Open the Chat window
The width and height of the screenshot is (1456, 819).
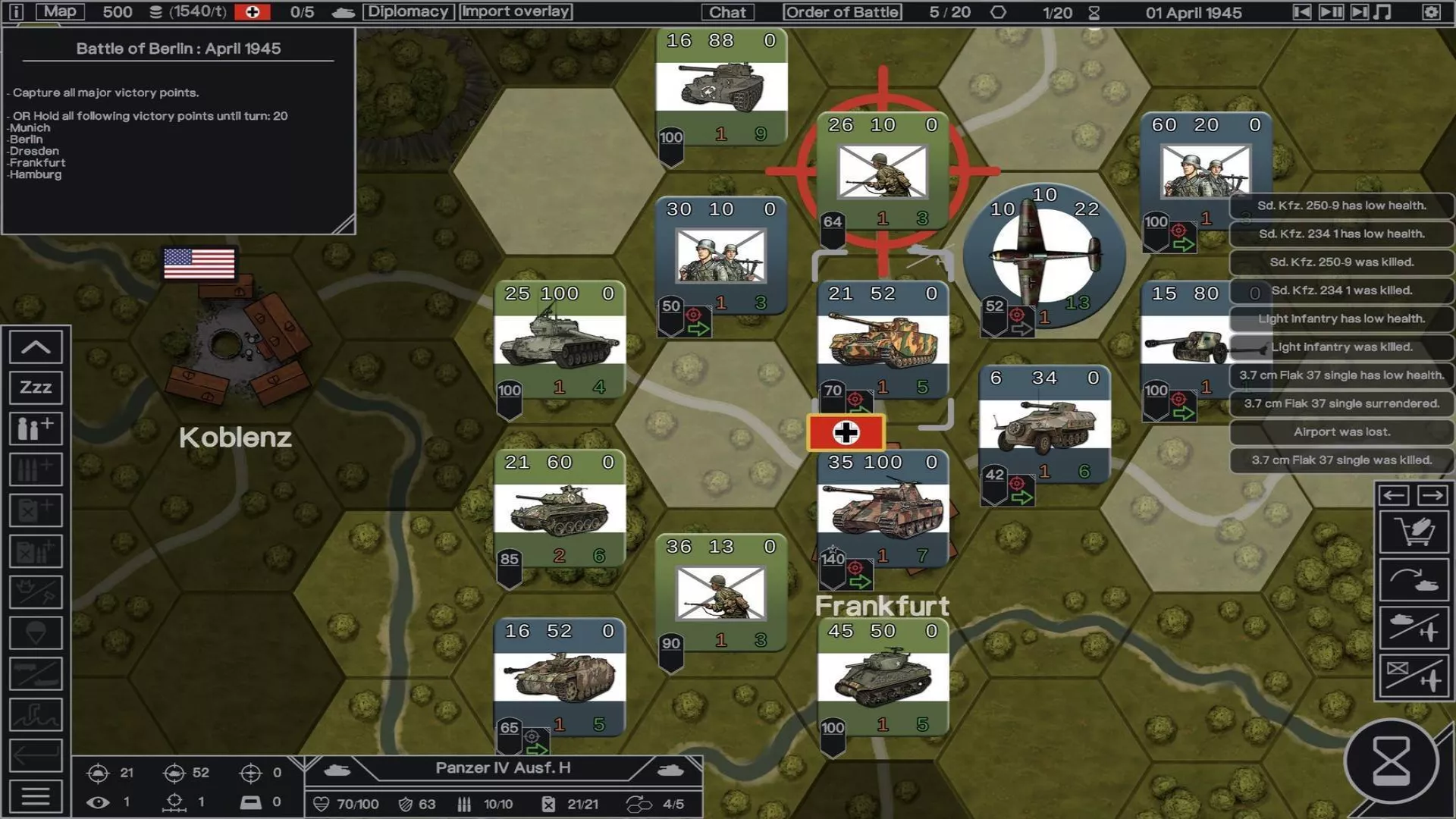[727, 12]
